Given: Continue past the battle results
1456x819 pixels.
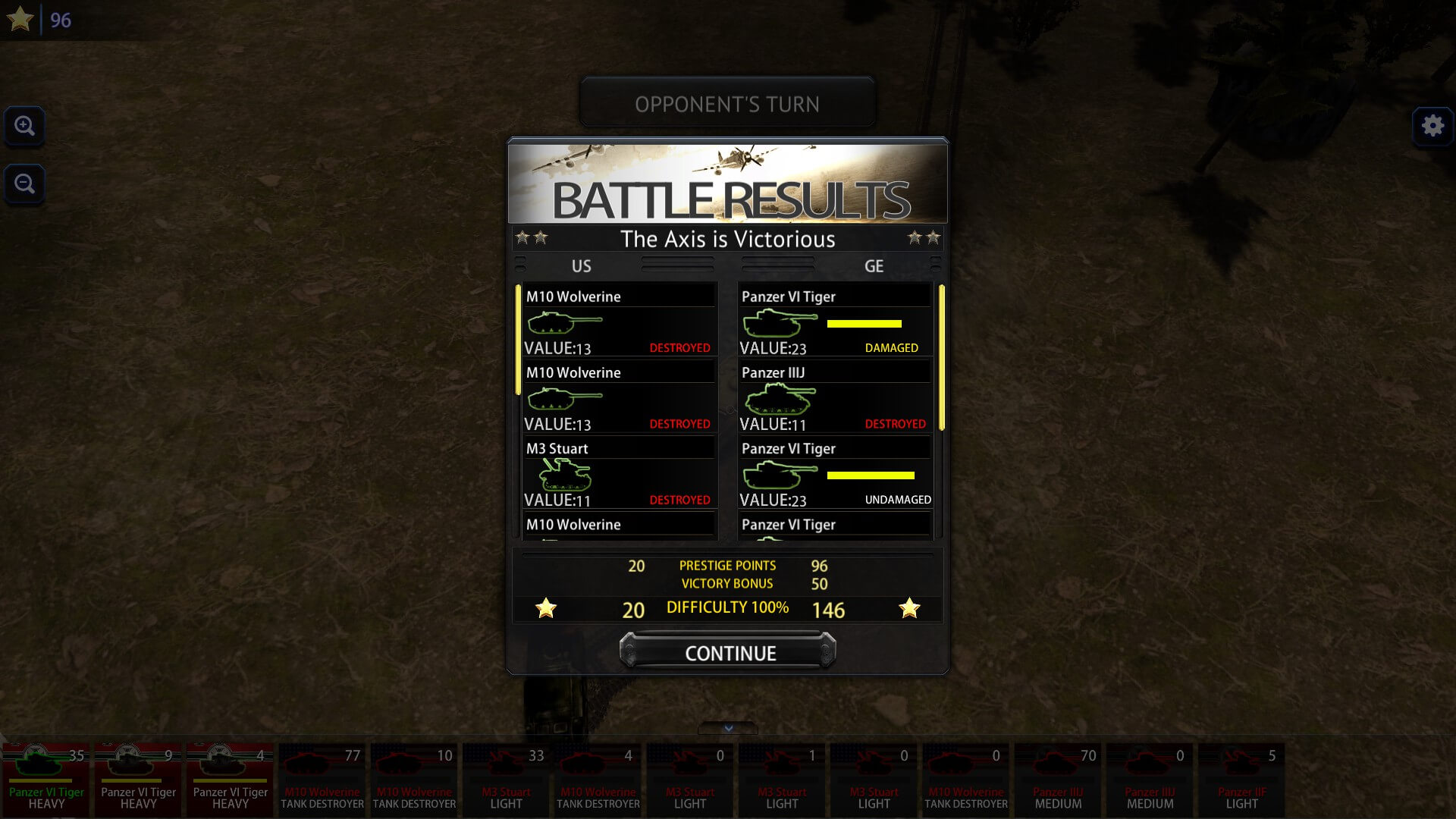Looking at the screenshot, I should (728, 652).
